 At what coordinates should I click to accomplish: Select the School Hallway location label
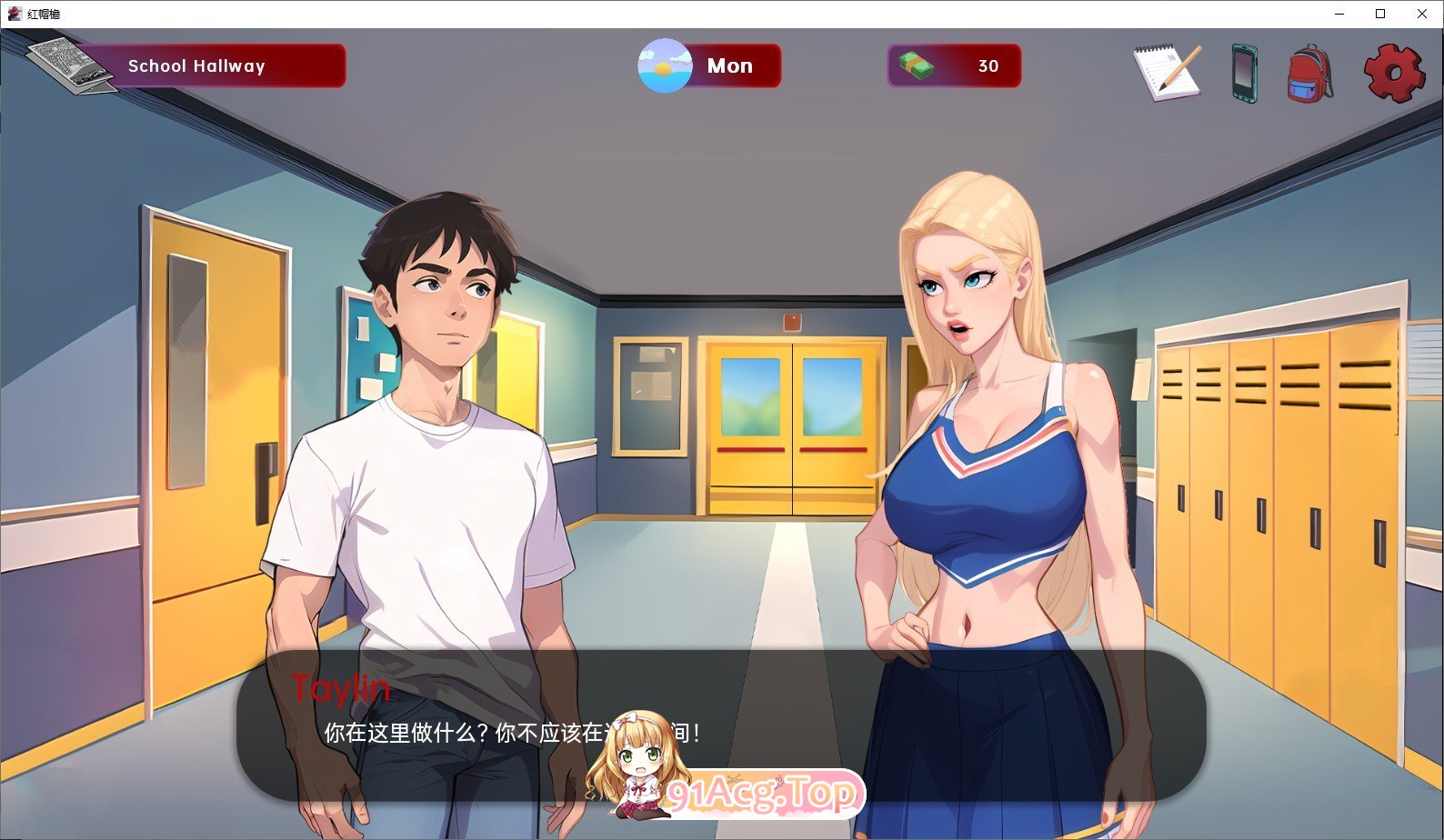(x=197, y=65)
